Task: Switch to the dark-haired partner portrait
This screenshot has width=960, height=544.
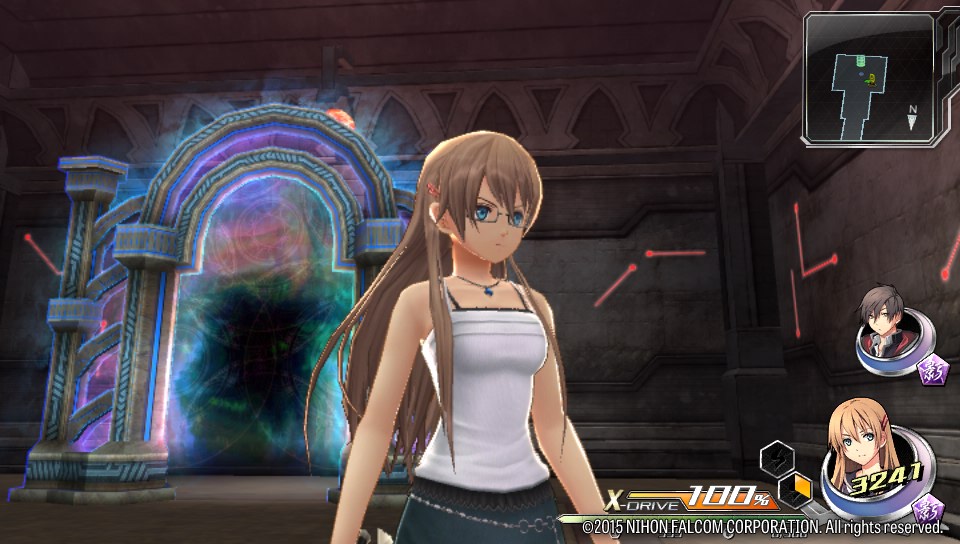Action: click(881, 331)
